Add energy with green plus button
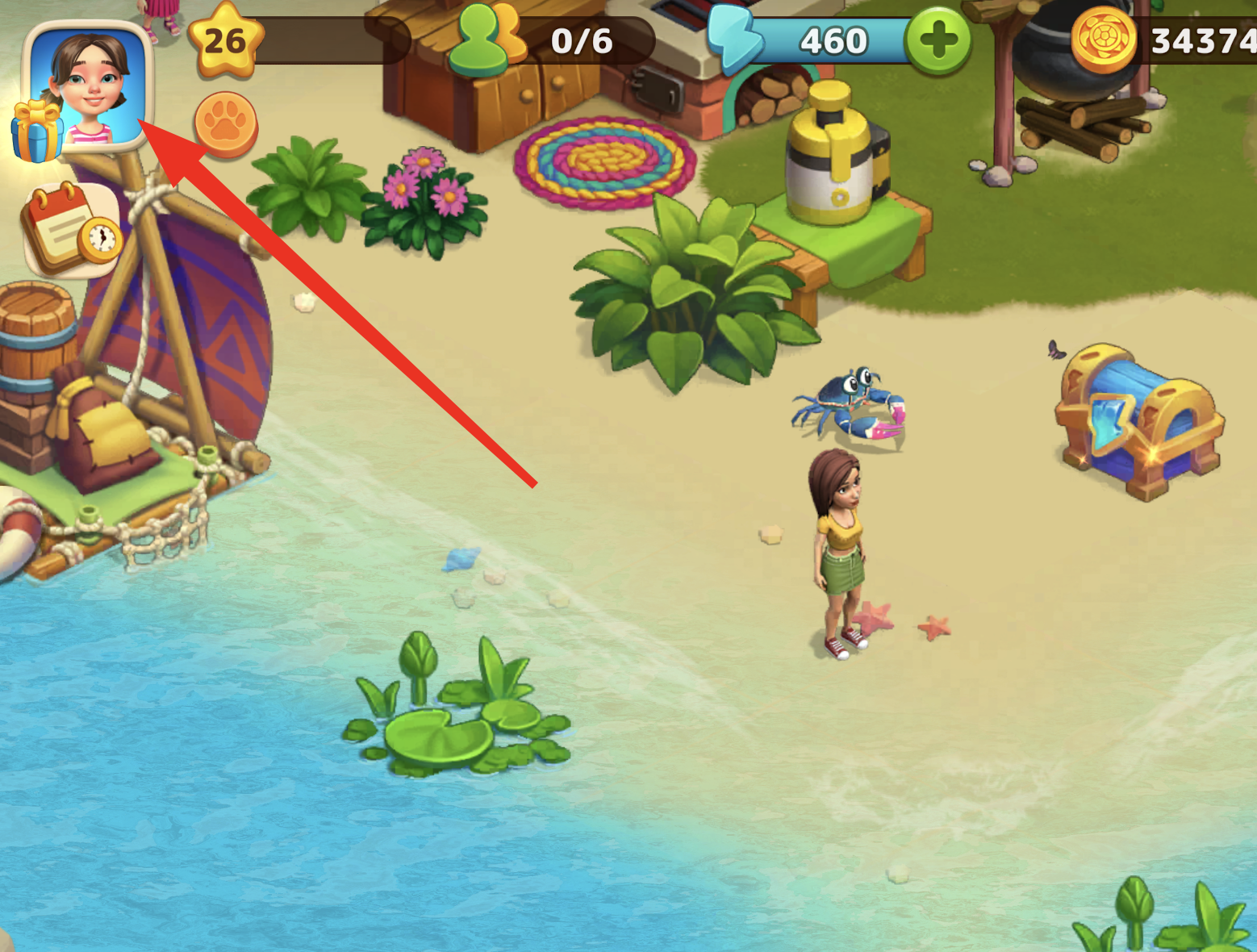Image resolution: width=1257 pixels, height=952 pixels. 938,40
